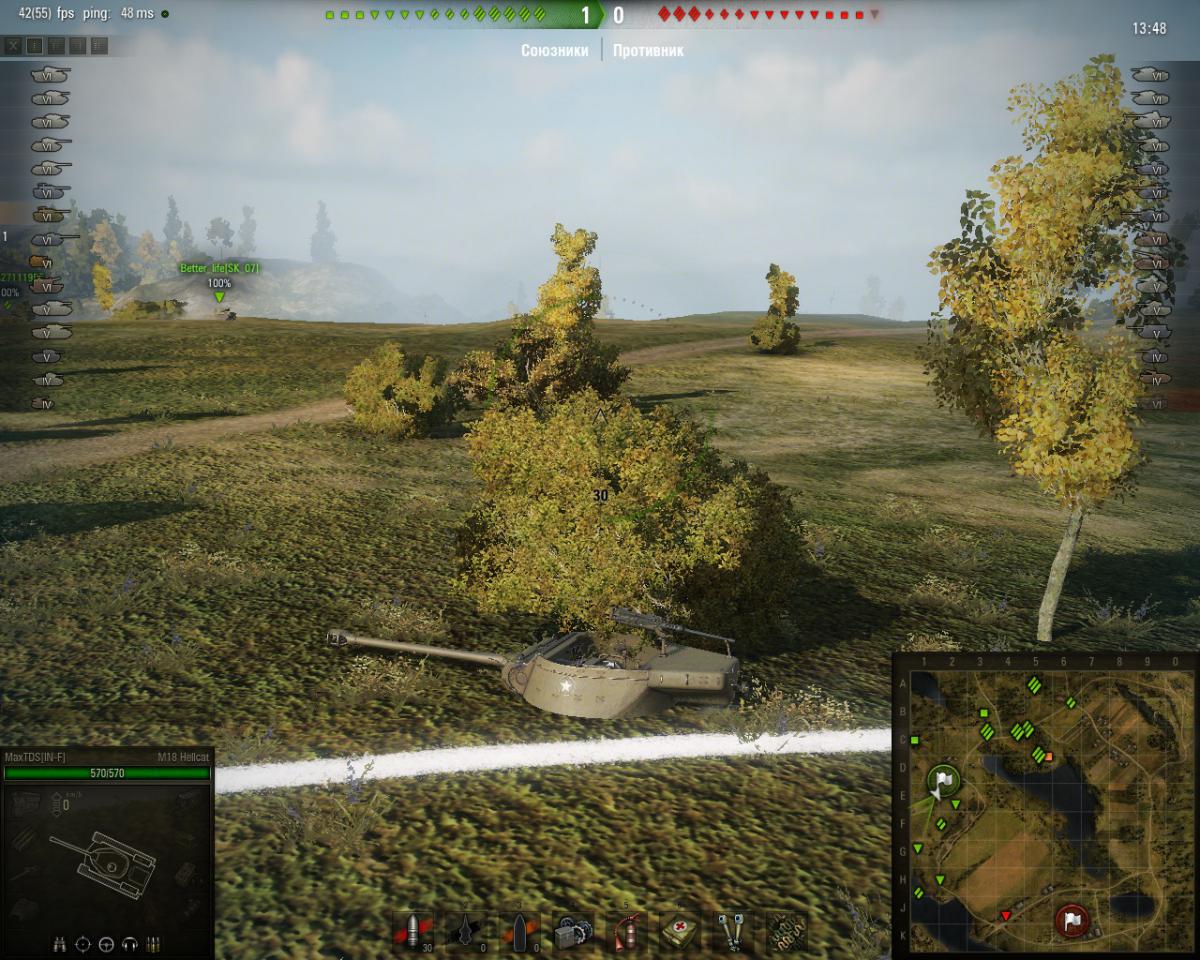The width and height of the screenshot is (1200, 960).
Task: Click the gunner crew headset status icon
Action: [129, 943]
